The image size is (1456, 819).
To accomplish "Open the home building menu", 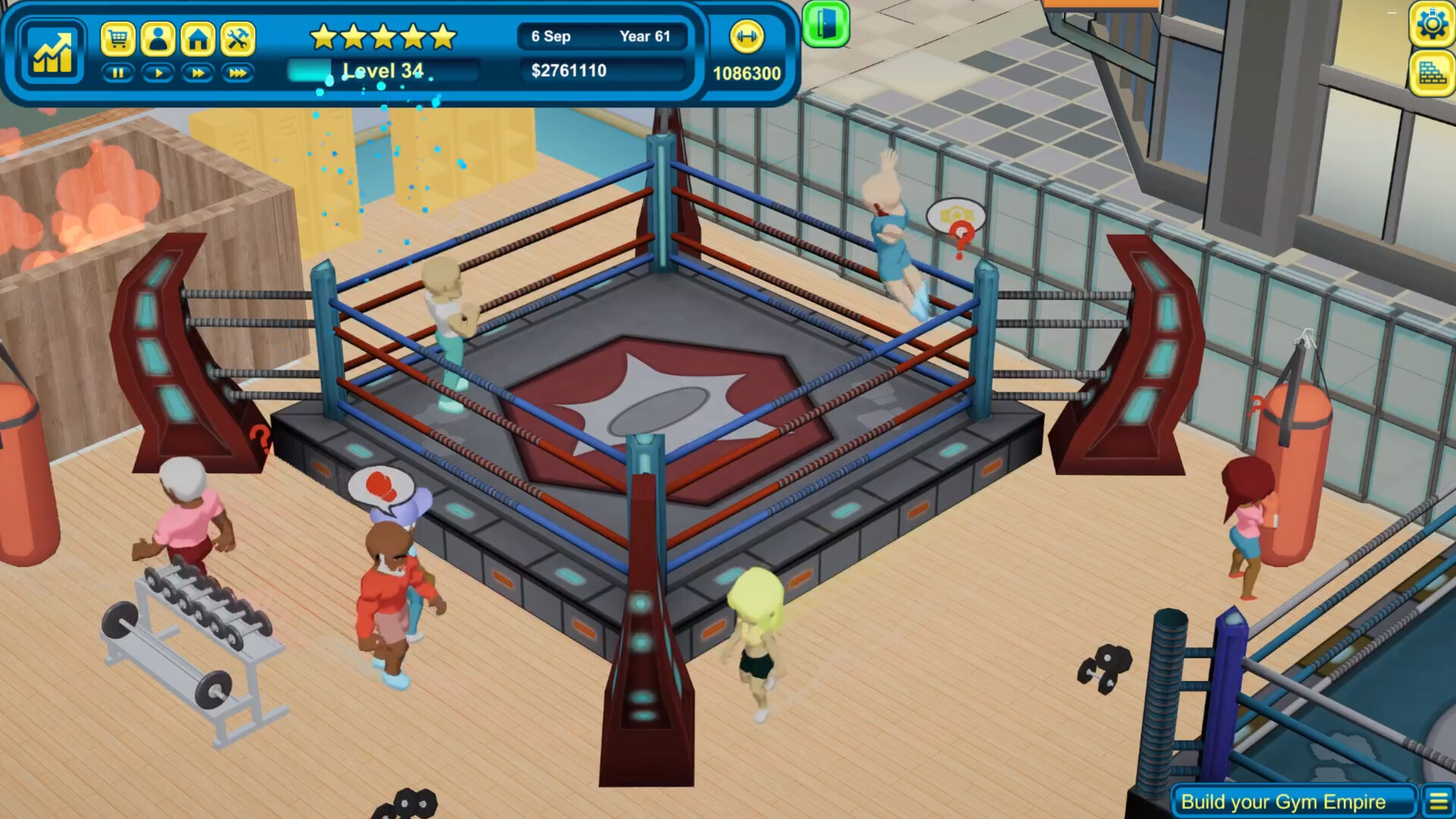I will [x=198, y=38].
